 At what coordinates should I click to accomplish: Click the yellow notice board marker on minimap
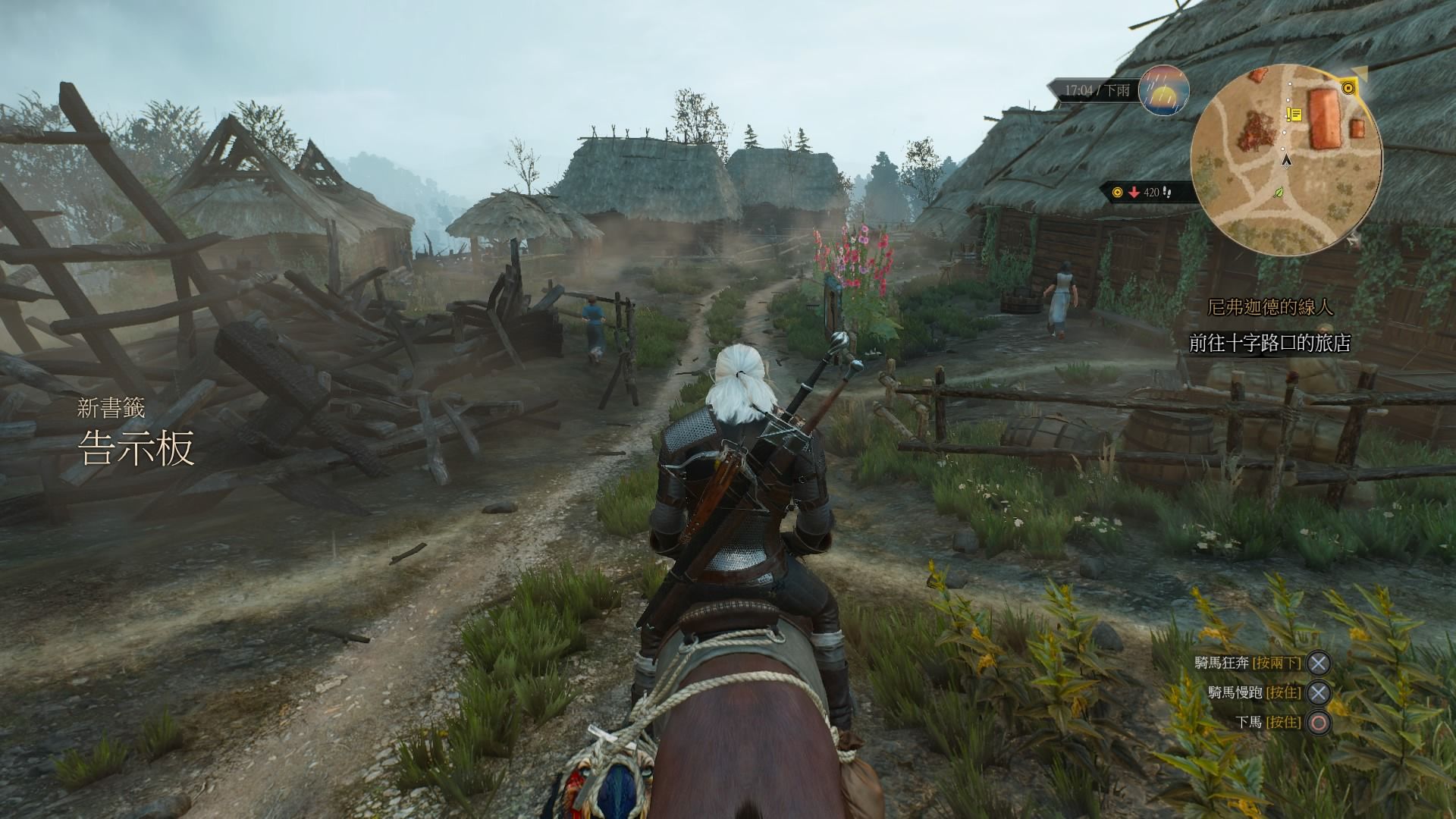pyautogui.click(x=1294, y=115)
